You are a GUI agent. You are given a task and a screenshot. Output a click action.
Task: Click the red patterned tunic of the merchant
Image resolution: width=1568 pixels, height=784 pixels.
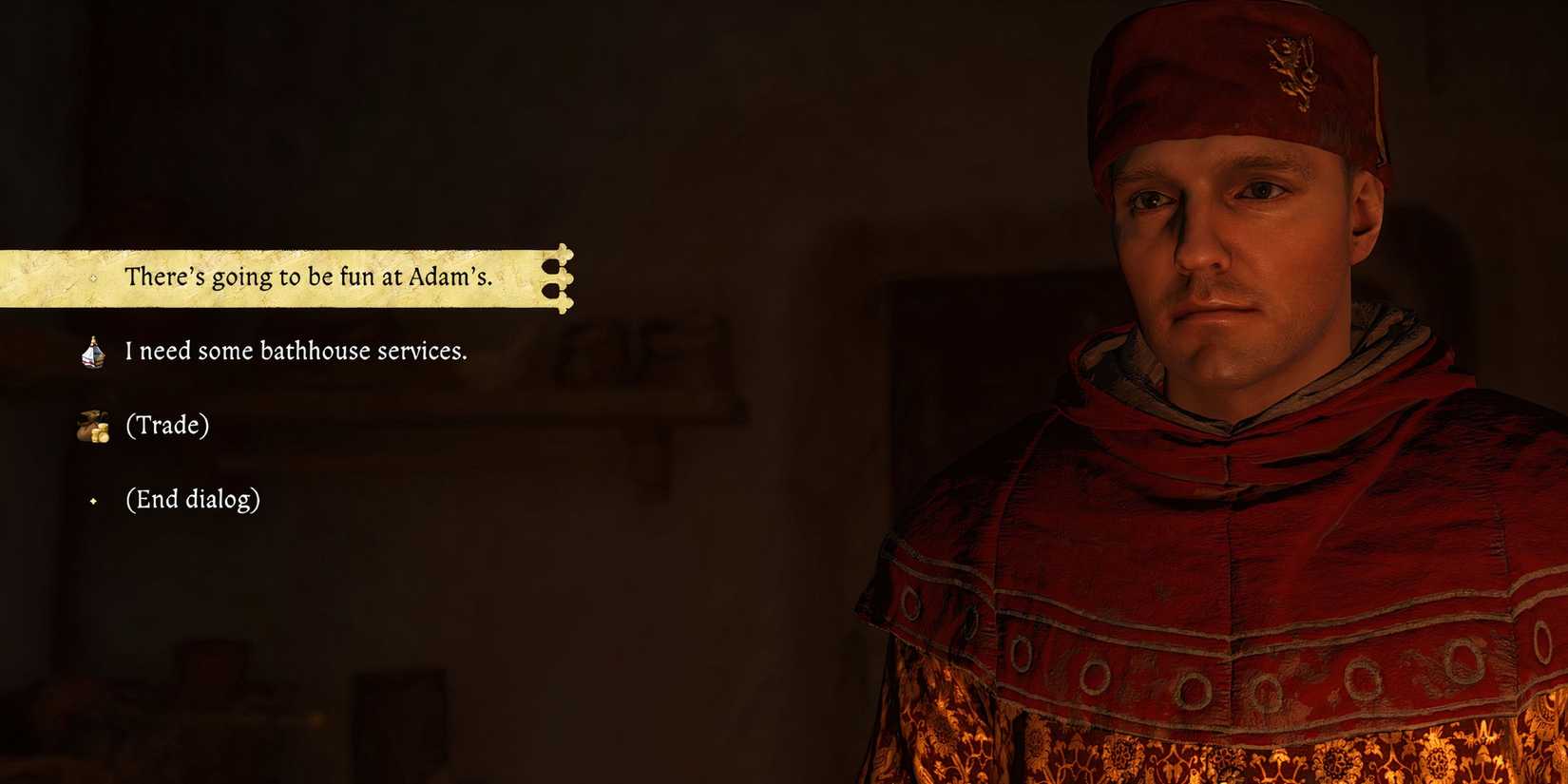[x=1140, y=665]
